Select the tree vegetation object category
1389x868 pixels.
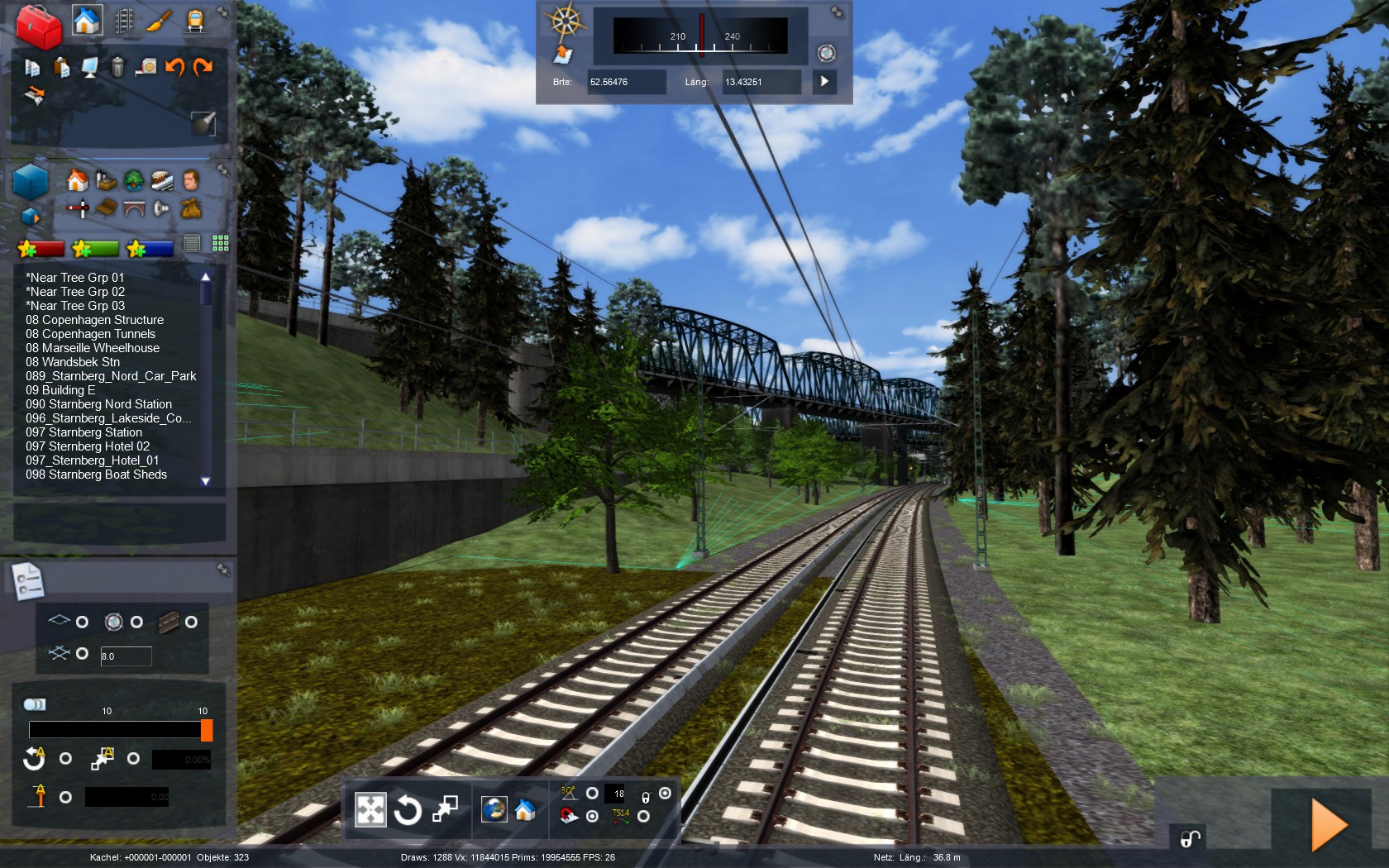click(x=134, y=179)
